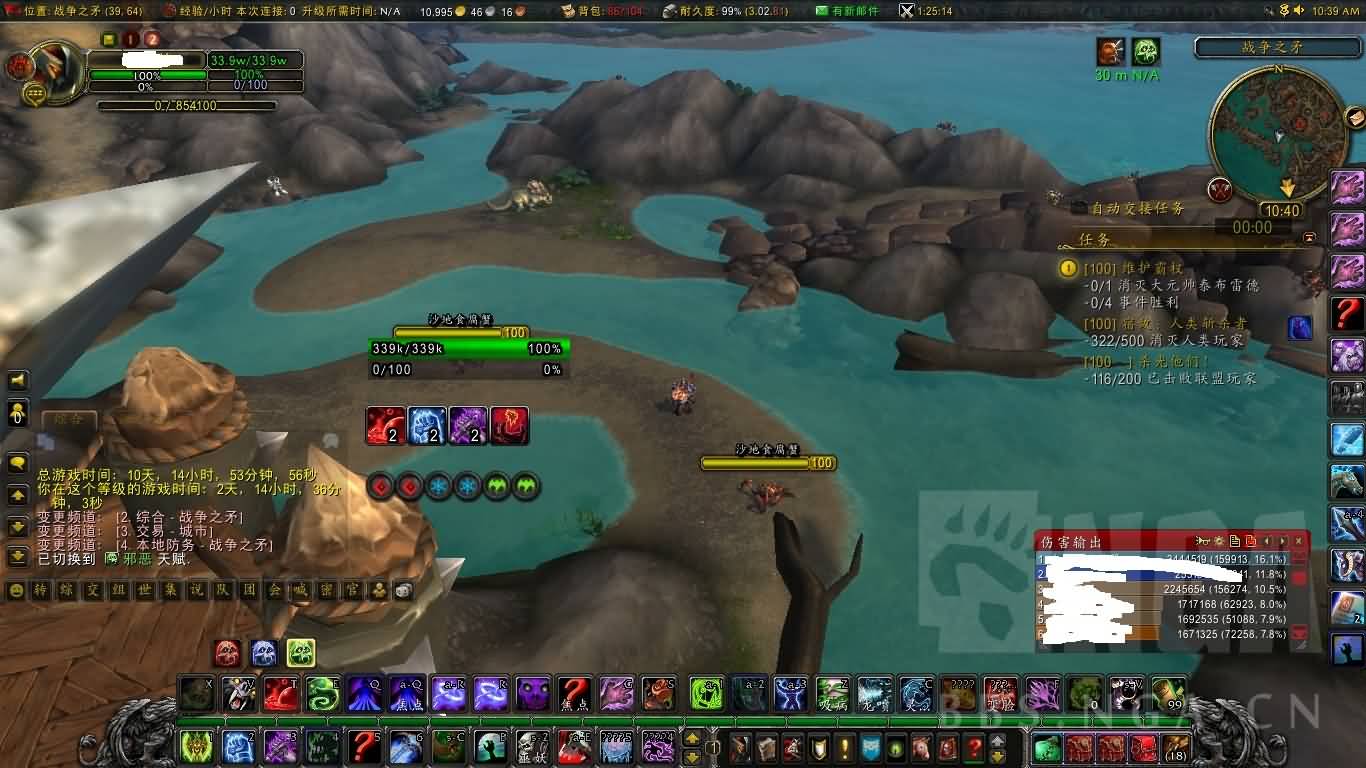
Task: Collapse the 任务 quest tracker
Action: point(1310,238)
